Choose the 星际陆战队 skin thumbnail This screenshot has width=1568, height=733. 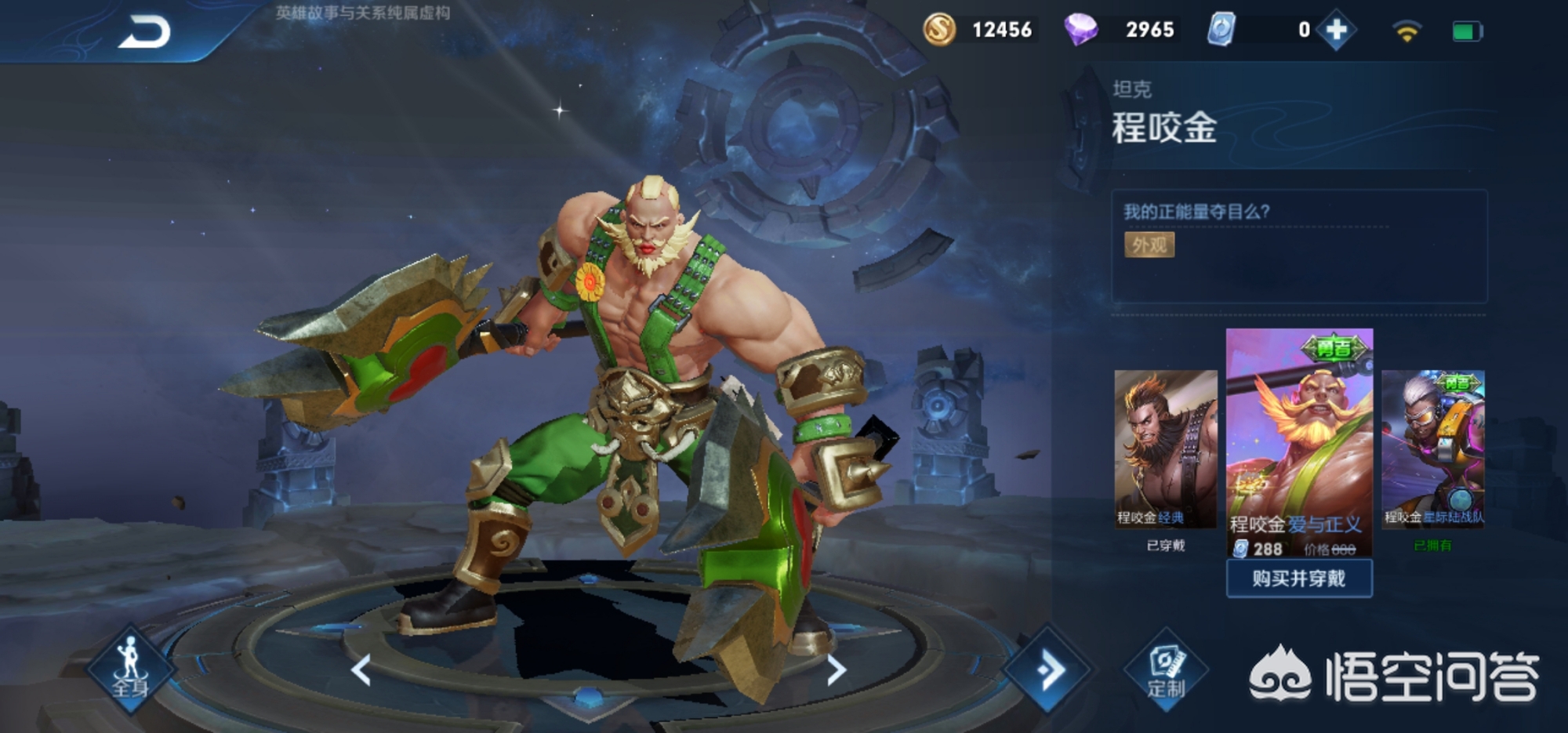(x=1432, y=448)
